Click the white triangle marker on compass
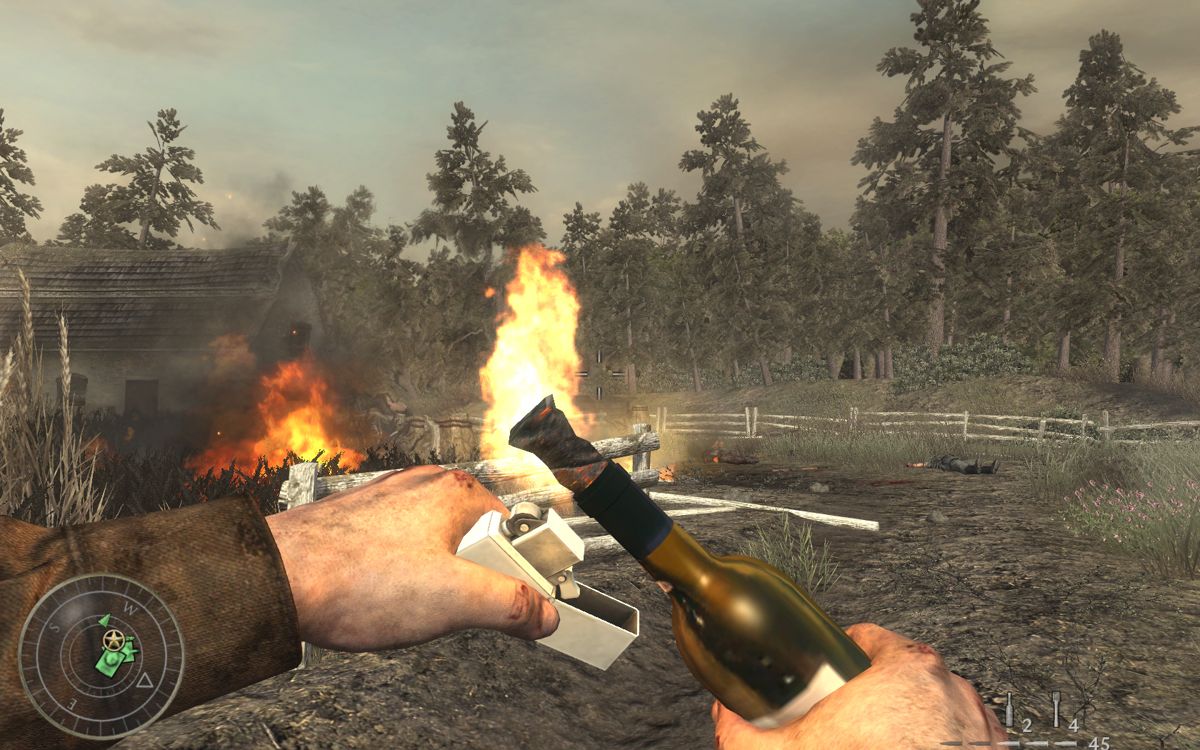 click(x=145, y=681)
